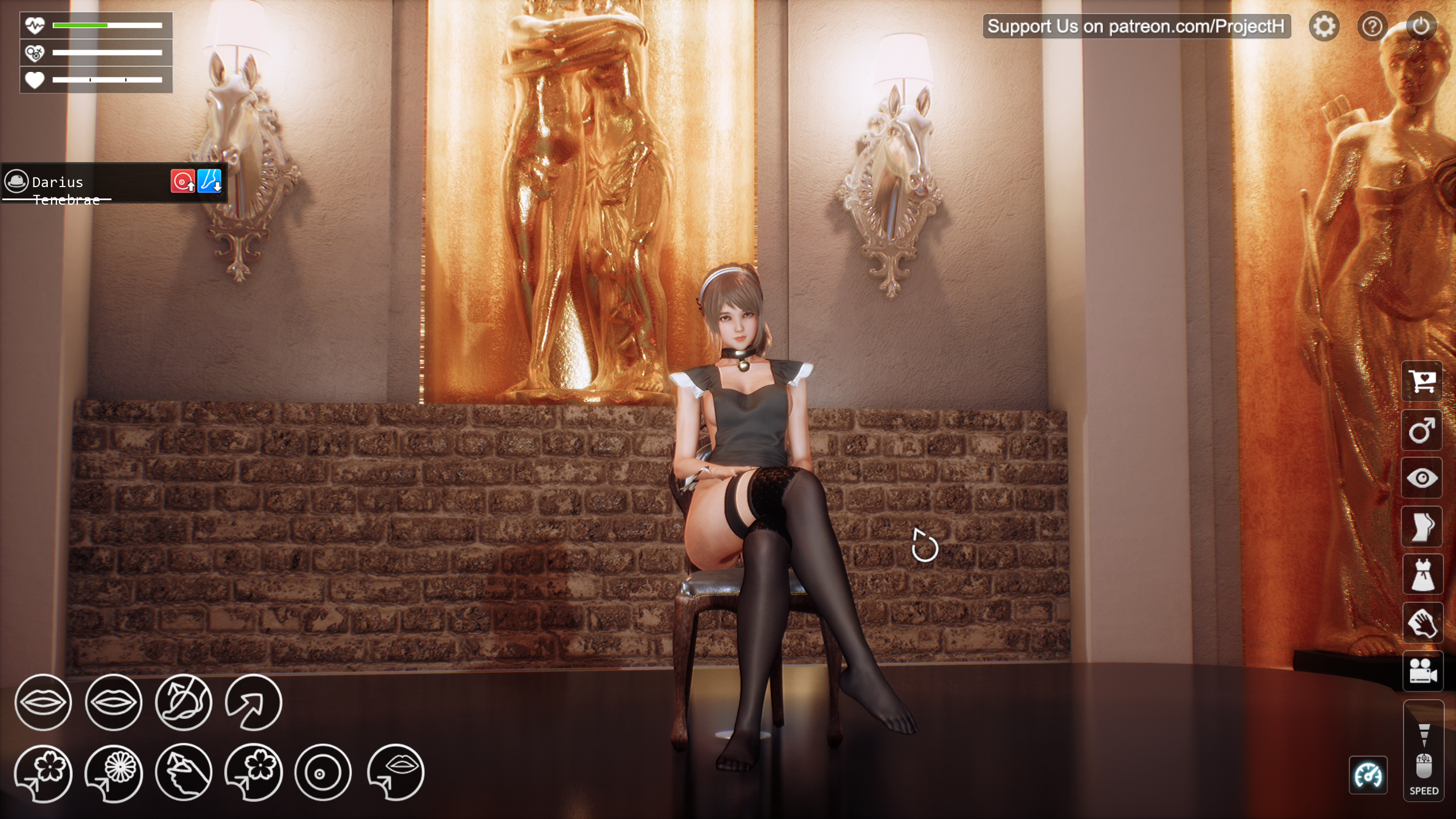The image size is (1456, 819).
Task: Activate the speech bubble lips icon
Action: [396, 772]
